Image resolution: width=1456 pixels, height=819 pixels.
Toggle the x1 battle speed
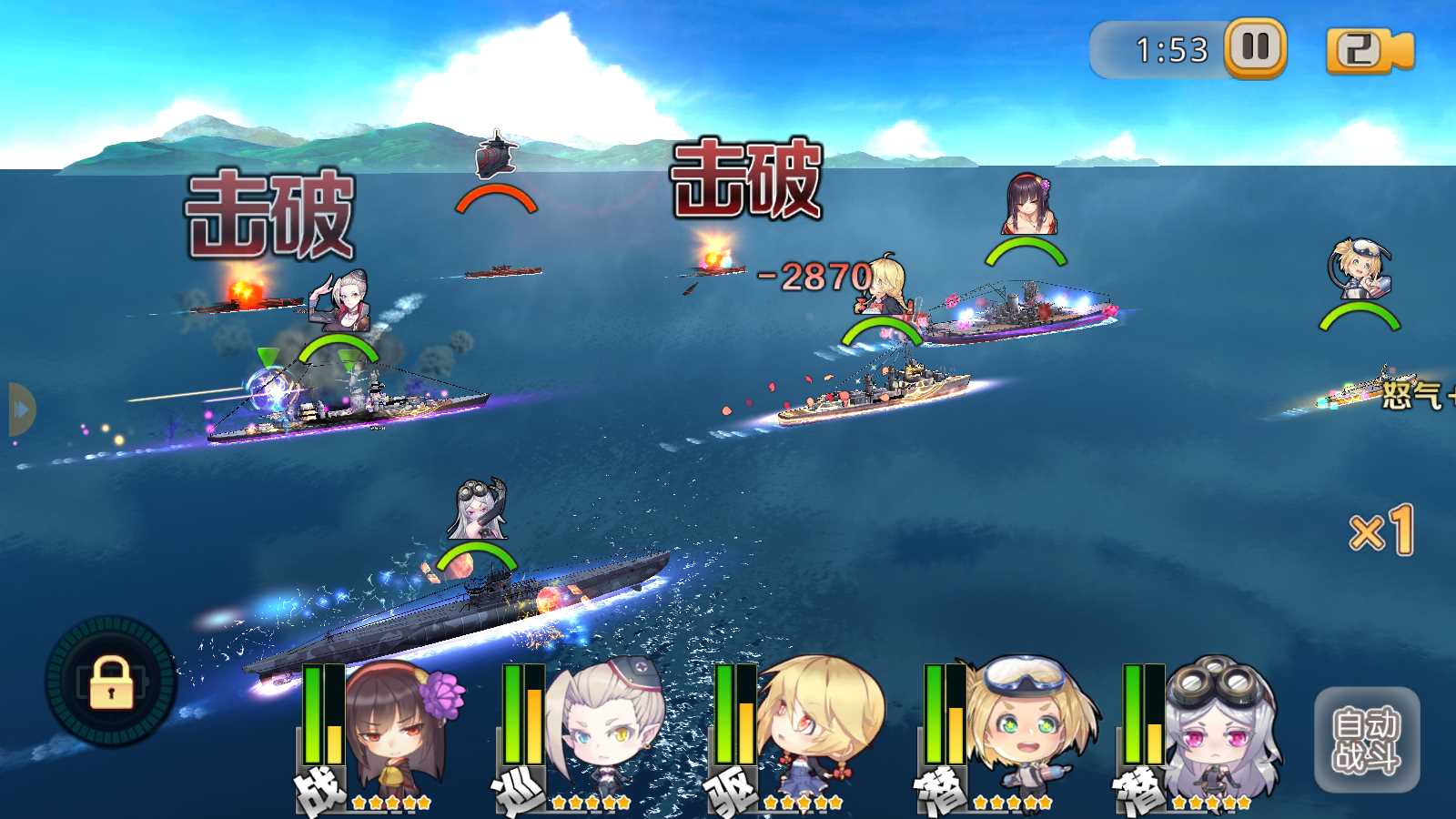1381,531
